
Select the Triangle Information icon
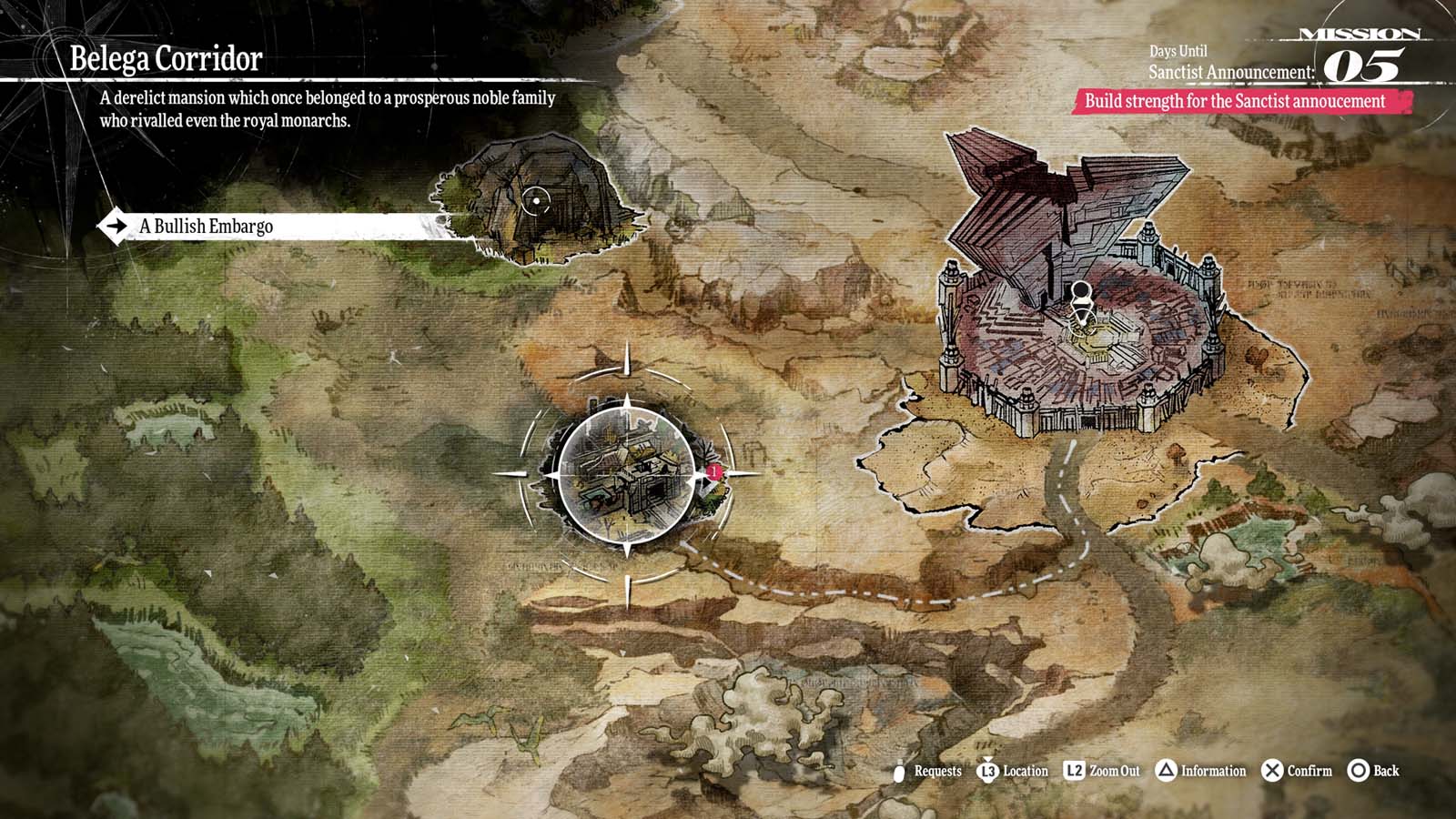(1166, 771)
